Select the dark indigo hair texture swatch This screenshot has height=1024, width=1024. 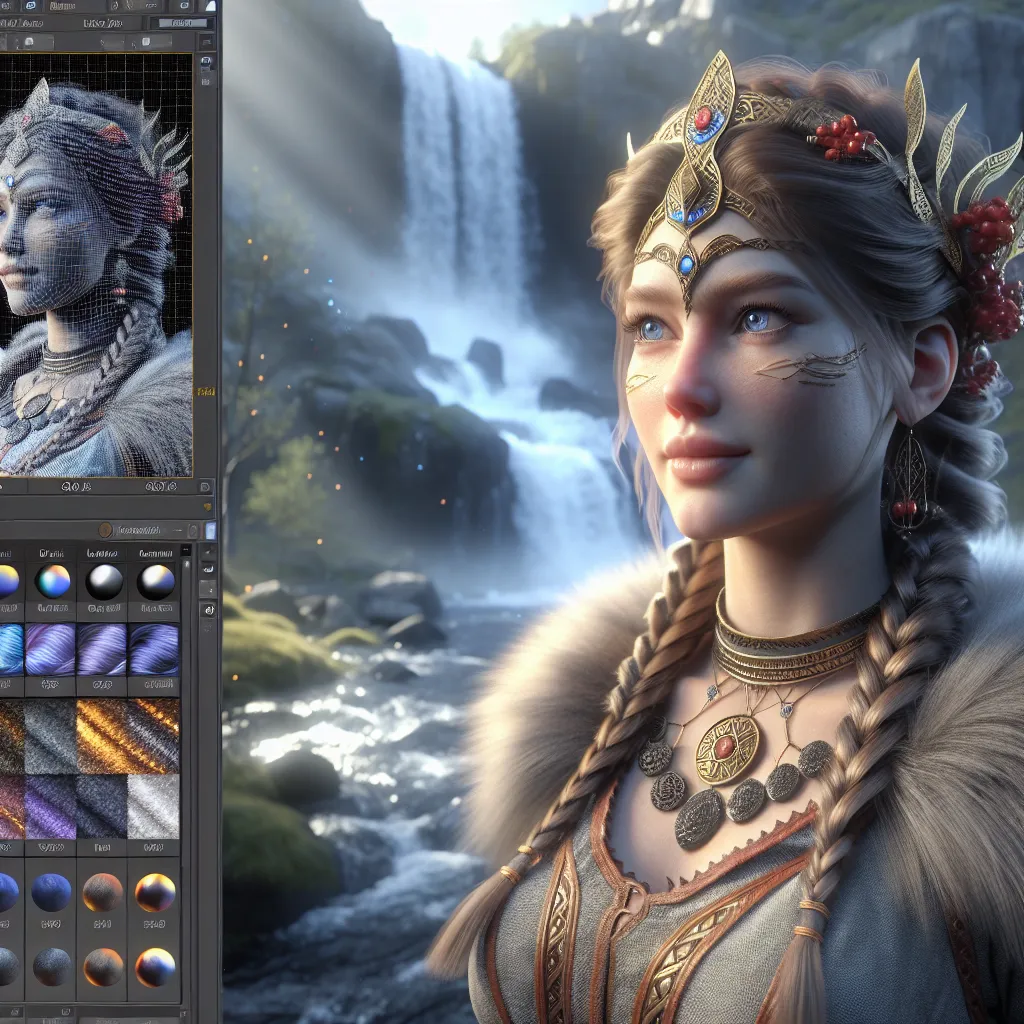pyautogui.click(x=154, y=649)
